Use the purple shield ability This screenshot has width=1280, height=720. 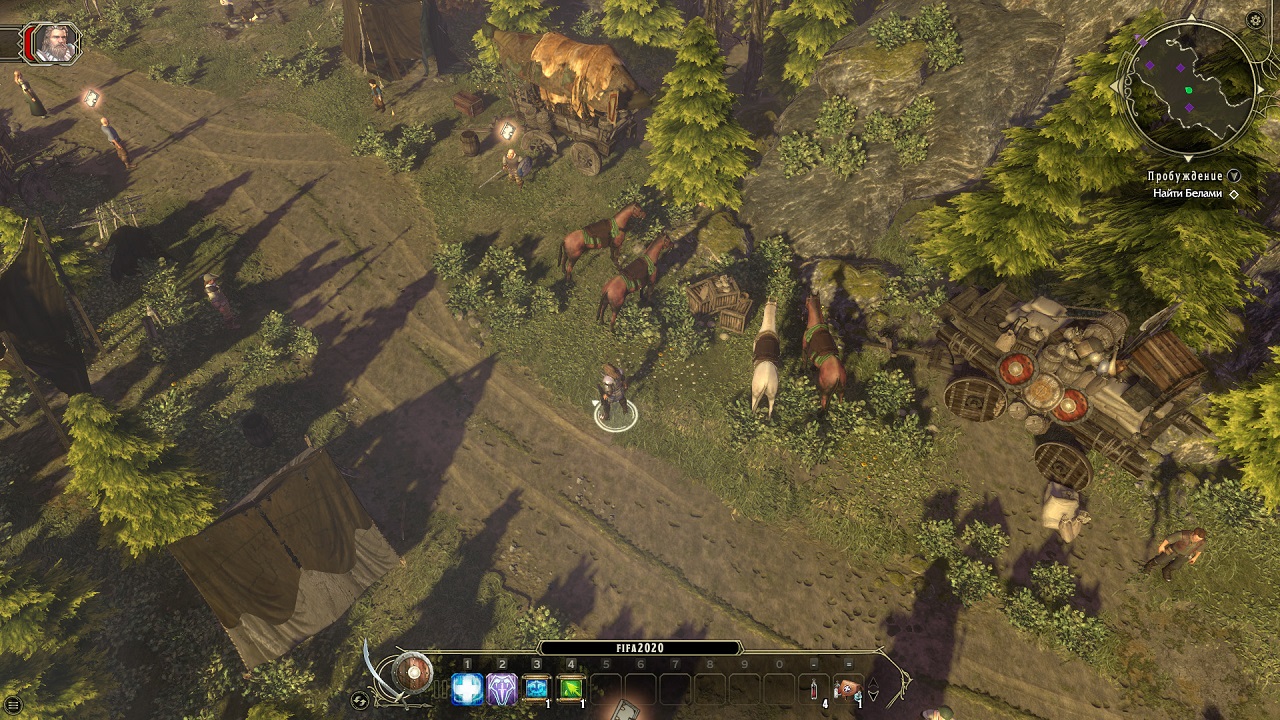click(x=502, y=688)
